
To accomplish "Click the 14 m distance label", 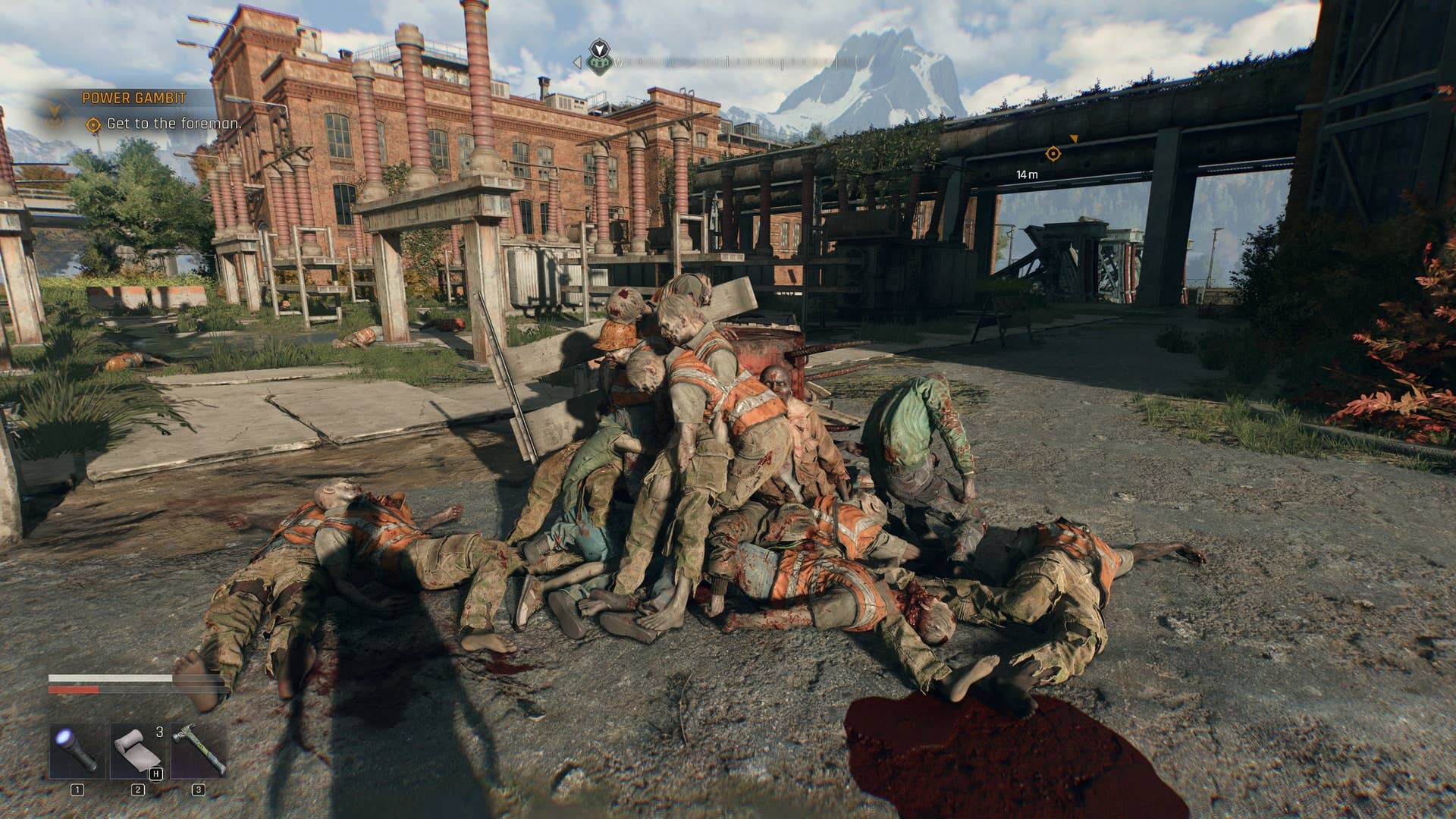I will pos(1026,174).
